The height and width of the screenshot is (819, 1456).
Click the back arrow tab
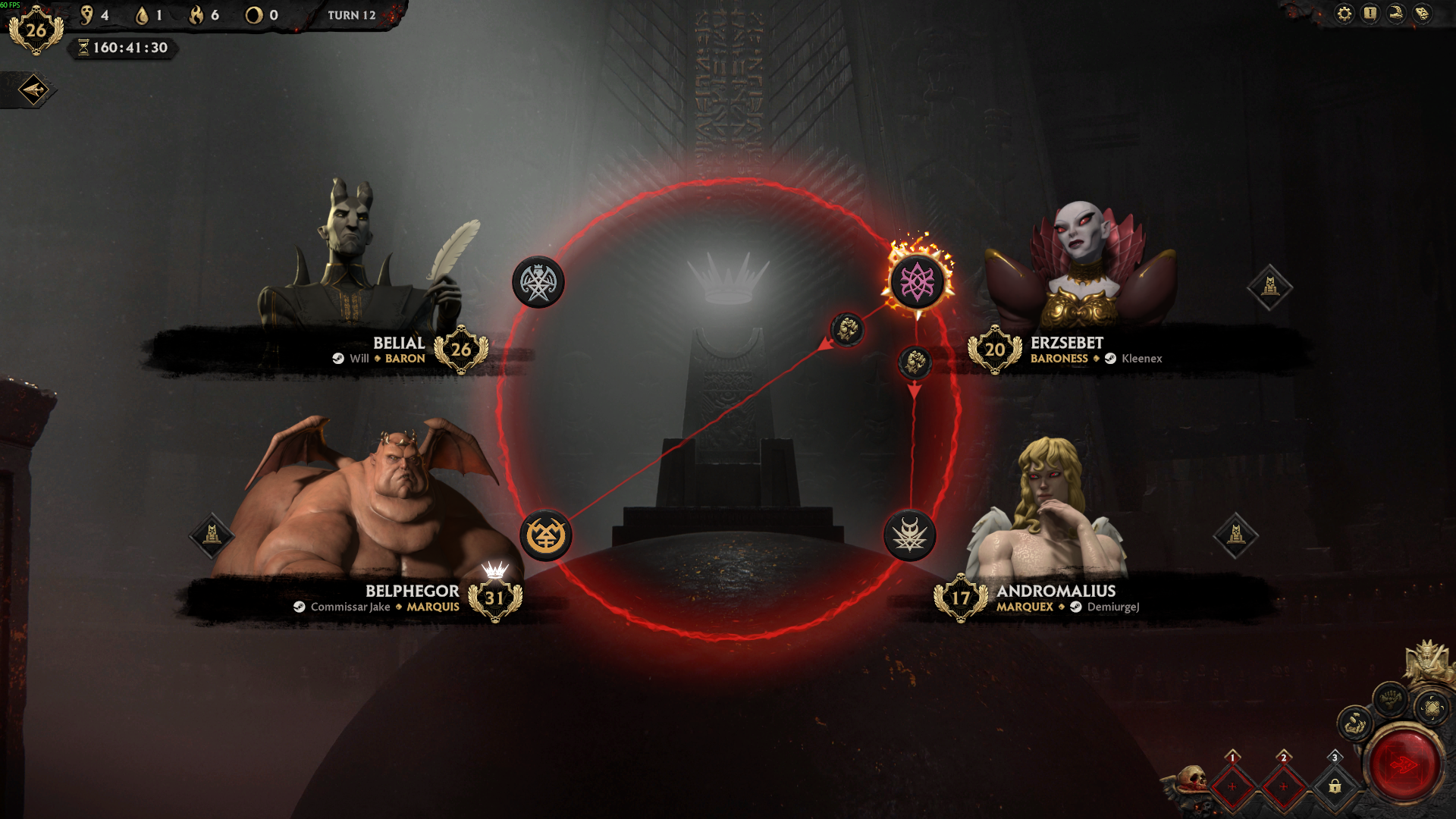pyautogui.click(x=33, y=90)
